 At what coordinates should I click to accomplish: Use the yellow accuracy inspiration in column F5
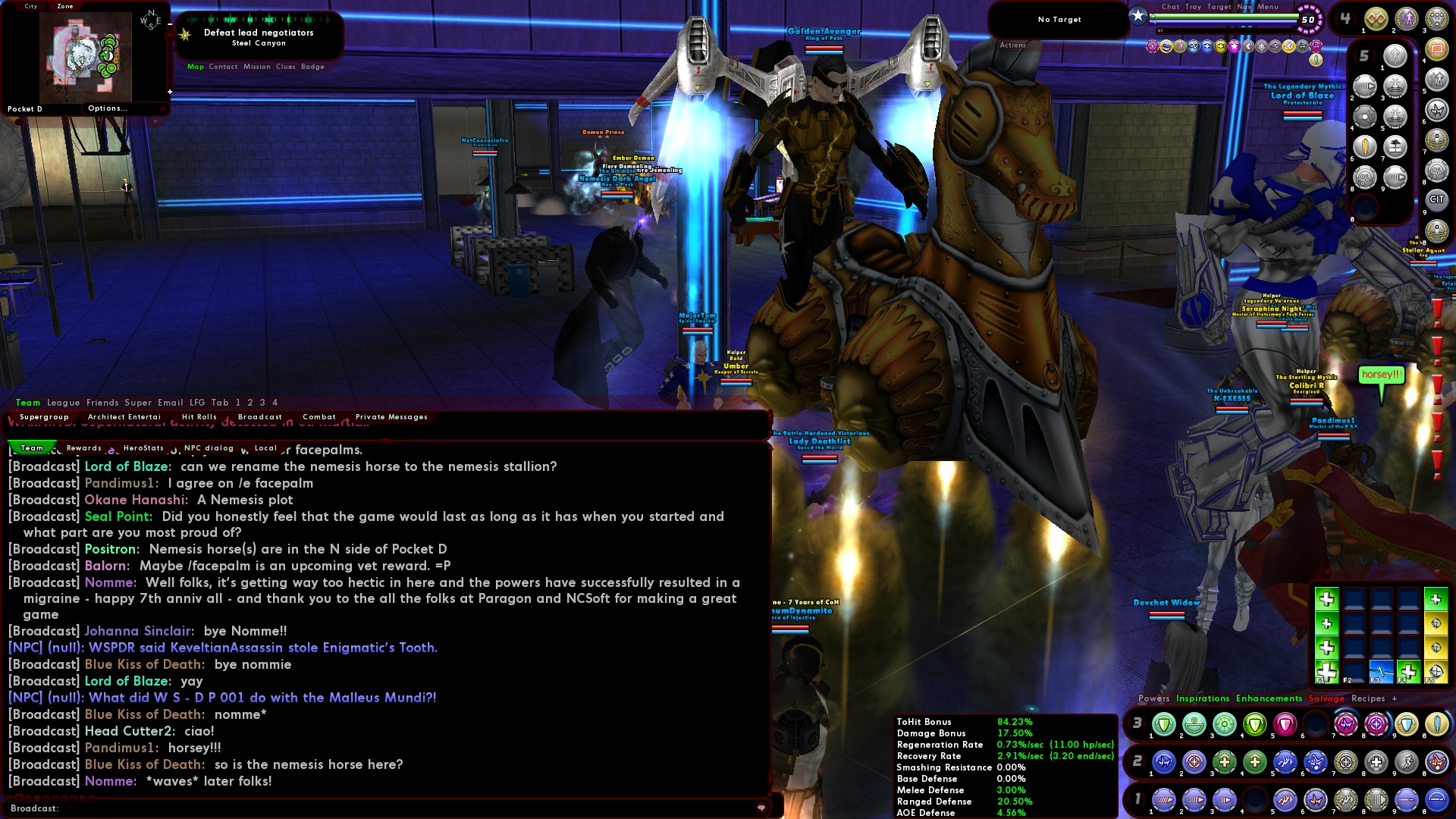point(1436,673)
